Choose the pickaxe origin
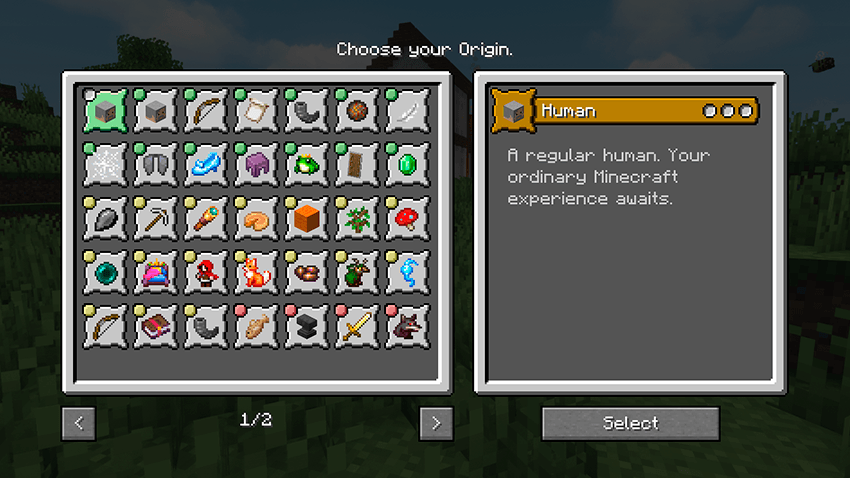The width and height of the screenshot is (850, 478). [x=156, y=218]
